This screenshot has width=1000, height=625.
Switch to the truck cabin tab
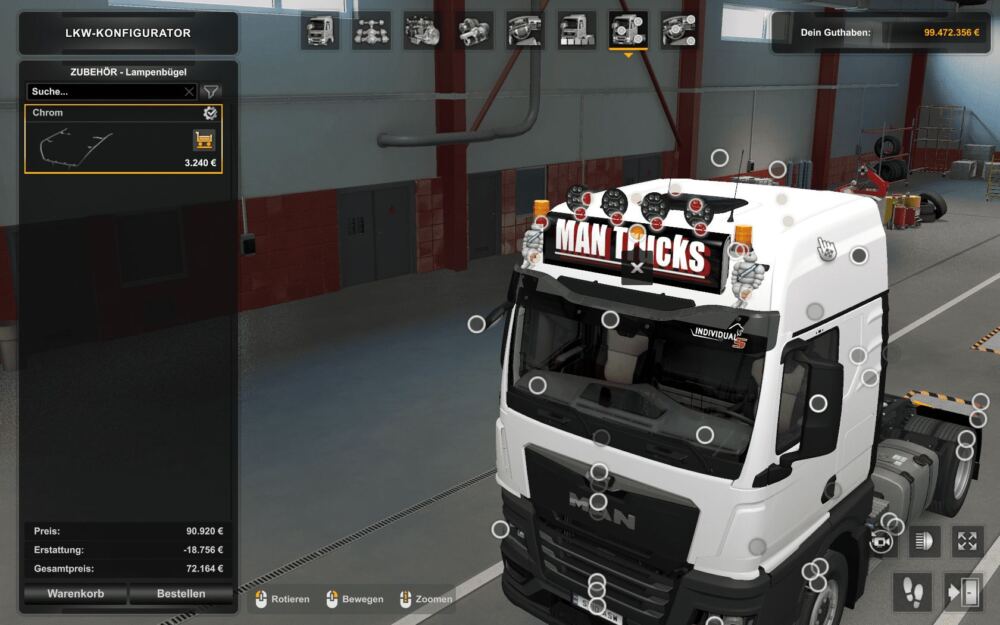tap(320, 30)
